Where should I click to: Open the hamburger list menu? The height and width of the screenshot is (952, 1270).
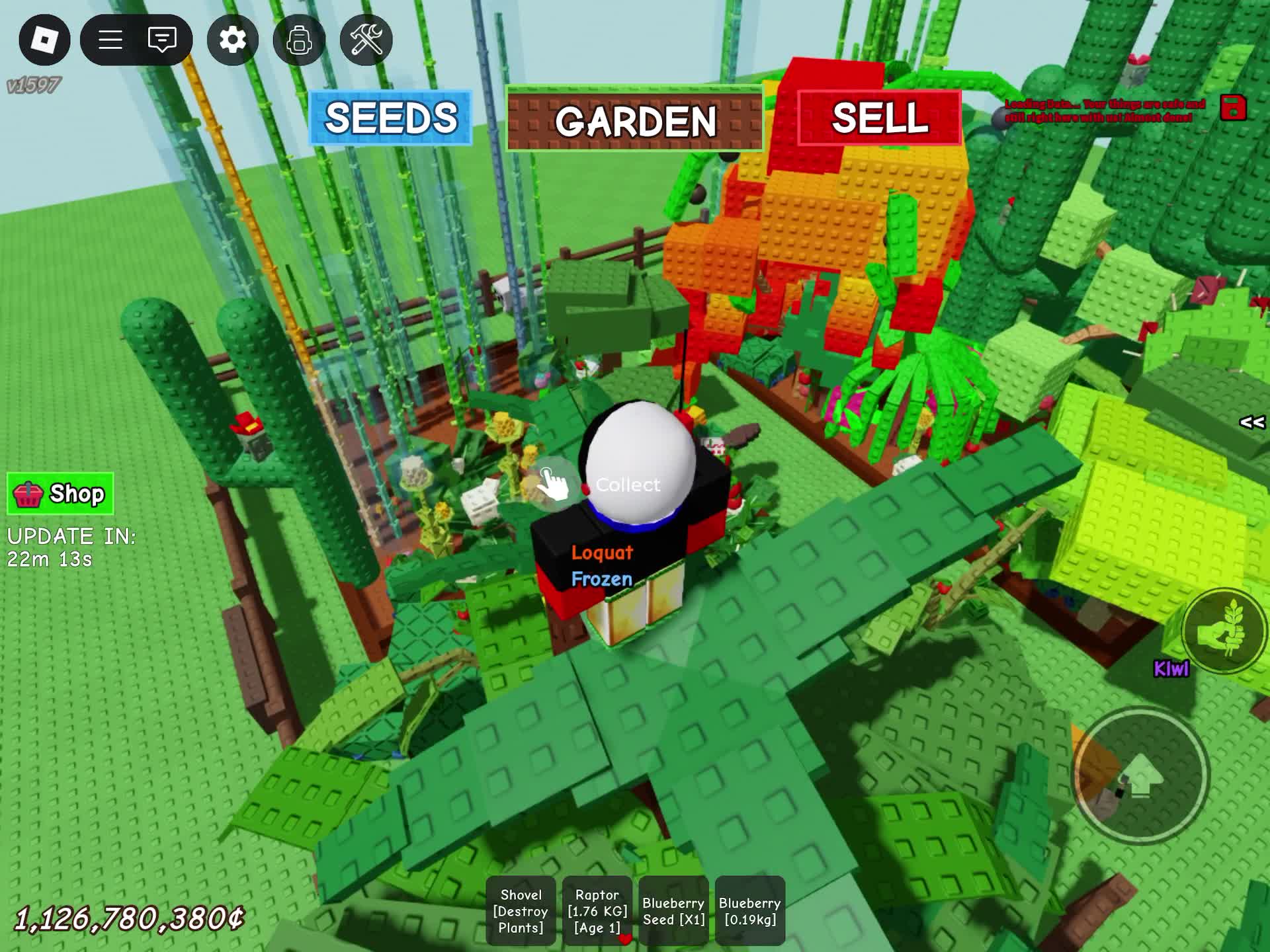[x=110, y=40]
